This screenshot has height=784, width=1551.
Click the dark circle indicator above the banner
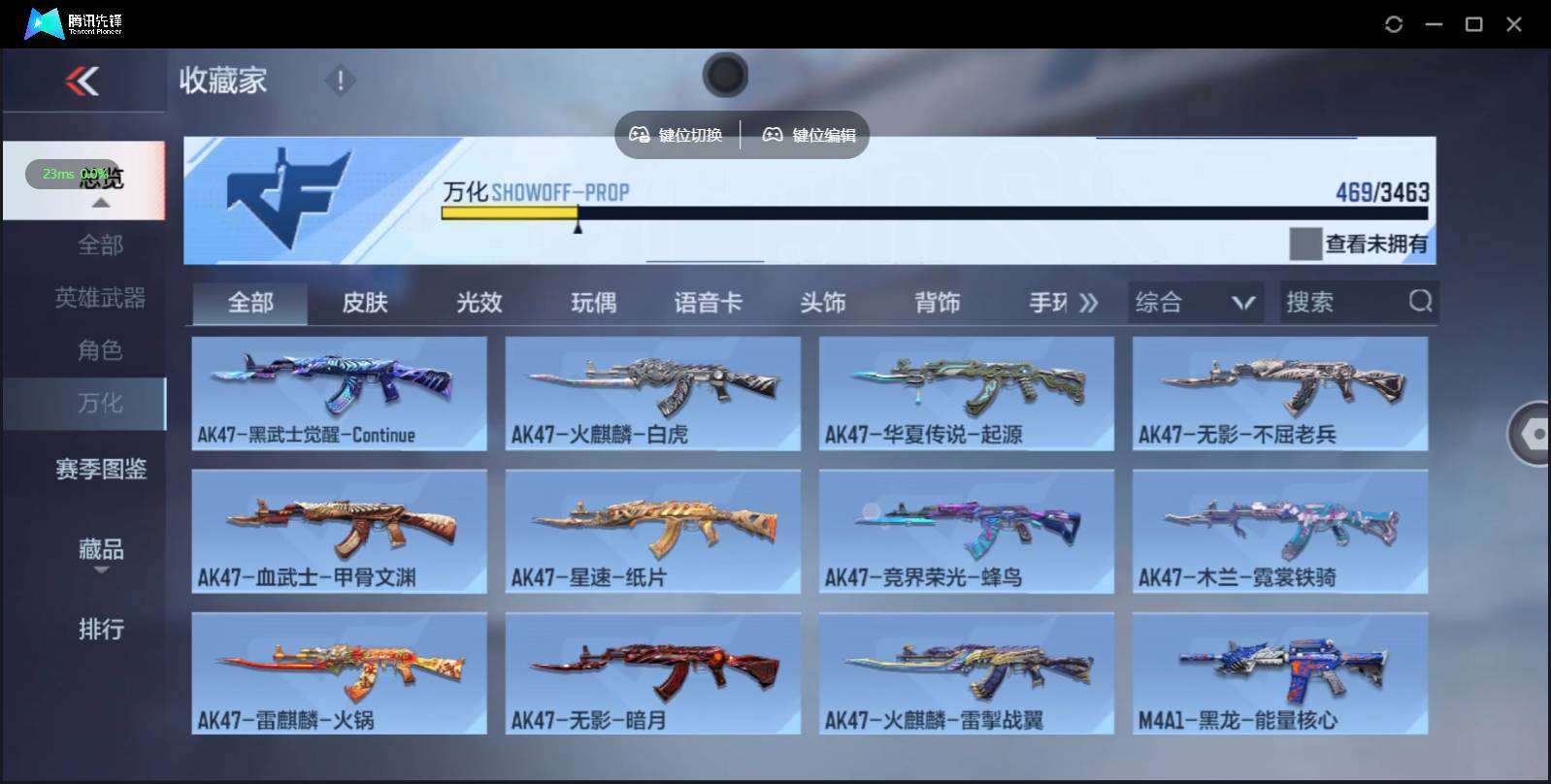click(x=725, y=75)
